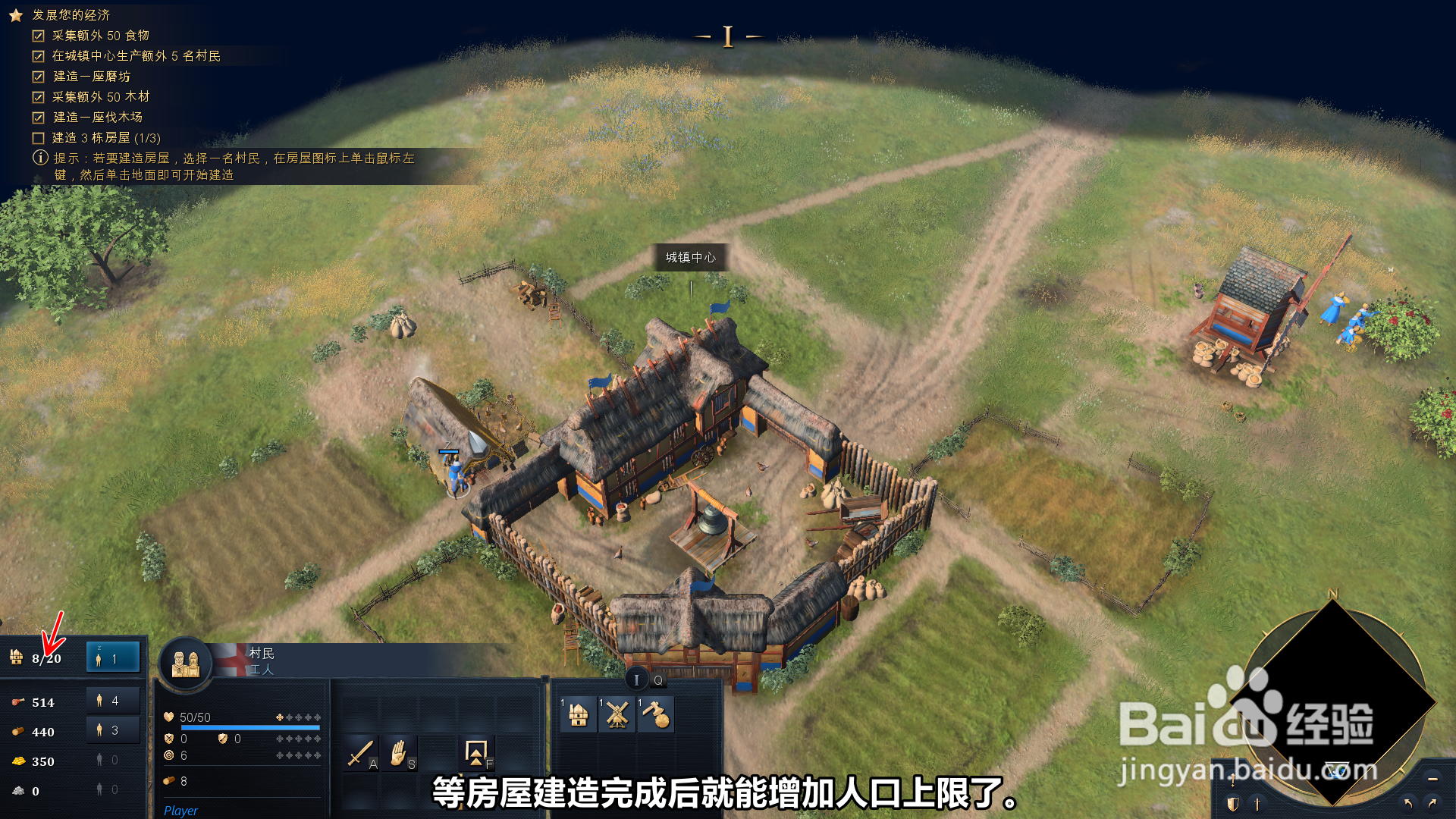Select the Mining Camp construction icon
The width and height of the screenshot is (1456, 819).
click(654, 714)
